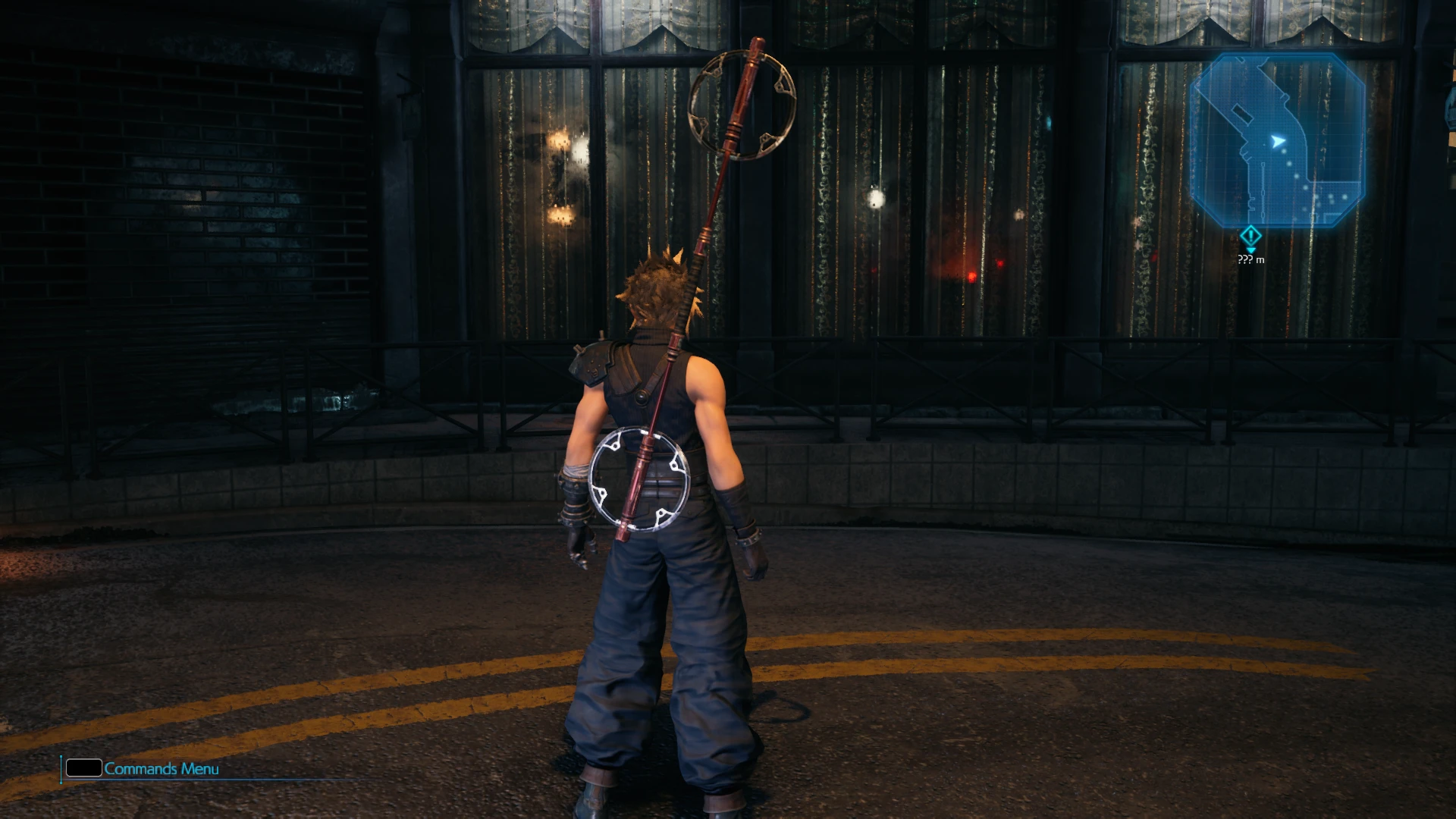Click the blue minimap
The image size is (1456, 819).
pyautogui.click(x=1278, y=141)
